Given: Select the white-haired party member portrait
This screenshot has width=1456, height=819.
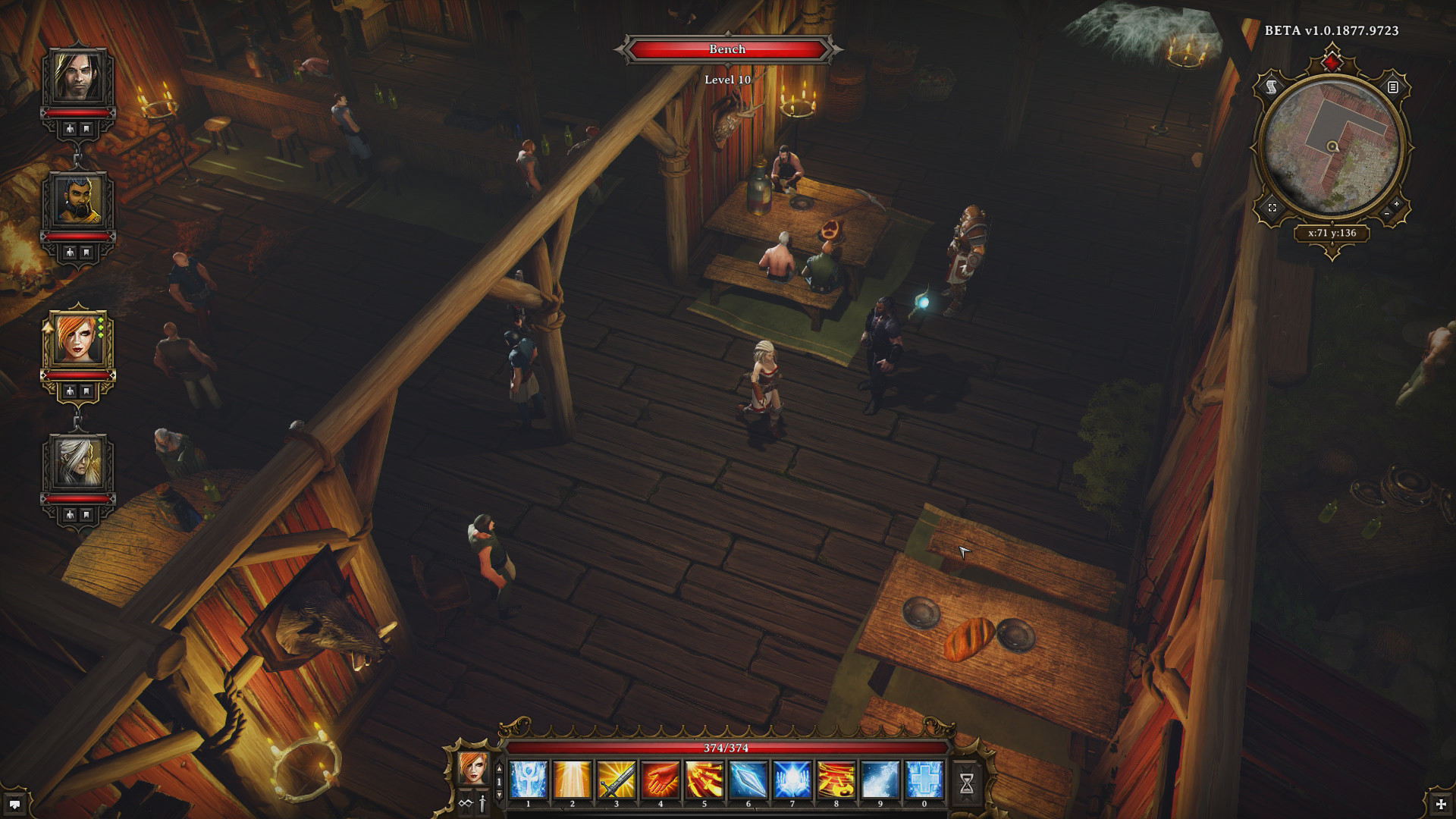Looking at the screenshot, I should [x=78, y=463].
